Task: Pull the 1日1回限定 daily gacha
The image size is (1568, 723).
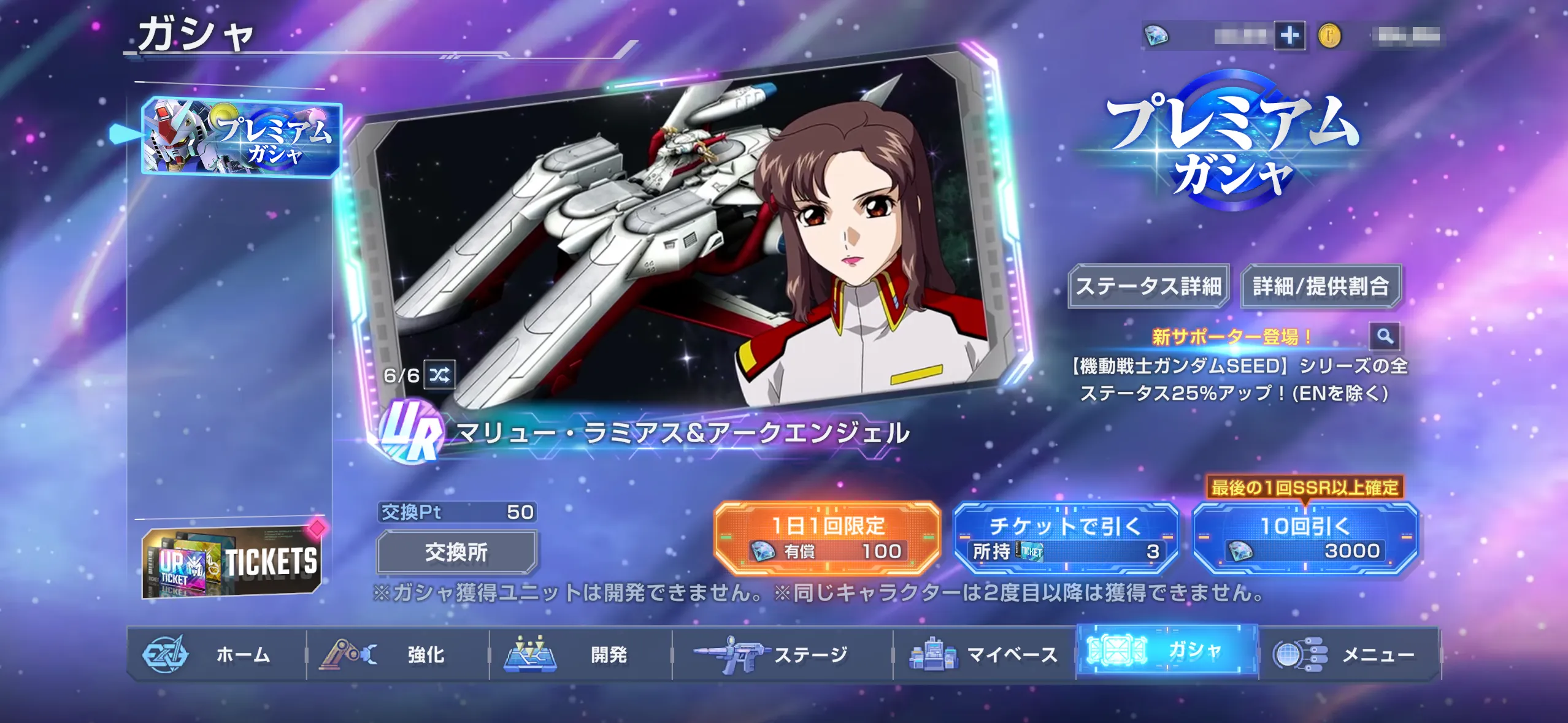Action: (x=827, y=538)
